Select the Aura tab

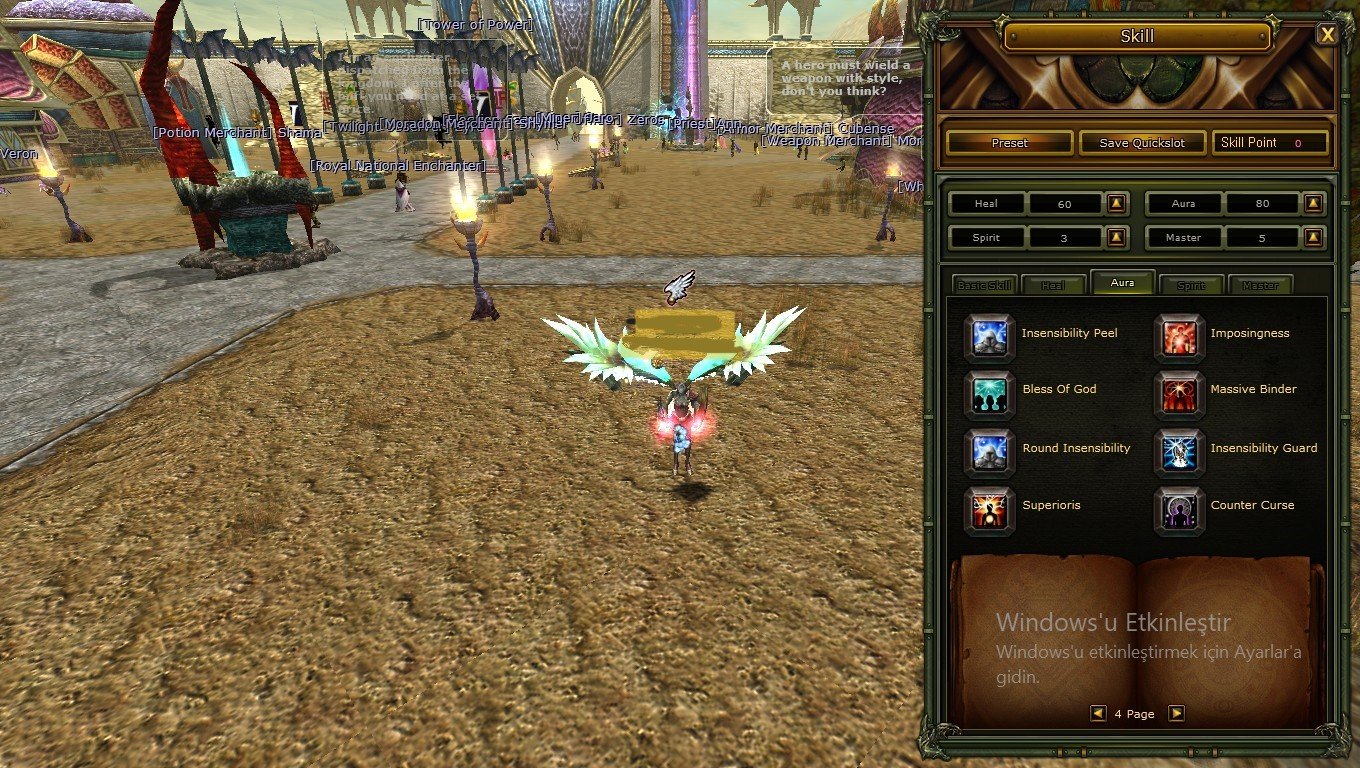point(1122,283)
